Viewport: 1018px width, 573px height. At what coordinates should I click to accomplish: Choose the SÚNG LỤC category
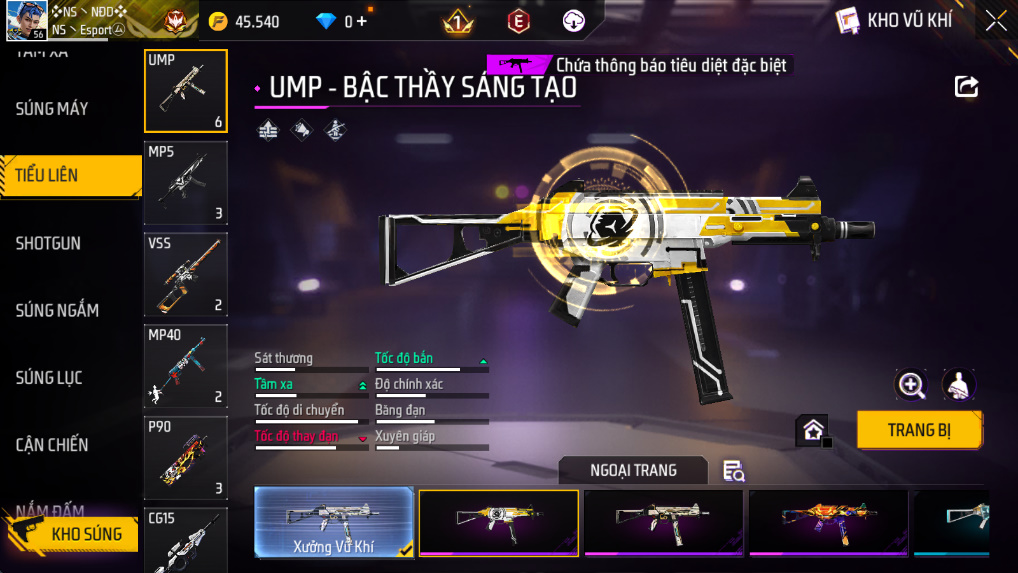(49, 378)
